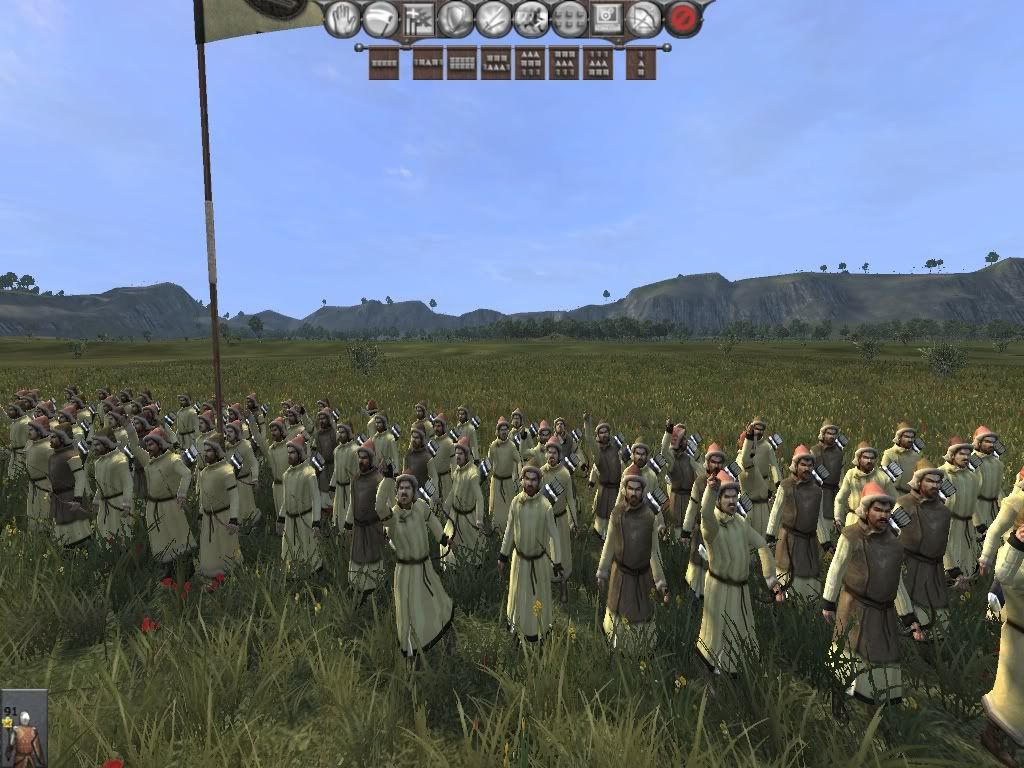The height and width of the screenshot is (768, 1024).
Task: Pick the narrow column formation plaque
Action: [641, 63]
